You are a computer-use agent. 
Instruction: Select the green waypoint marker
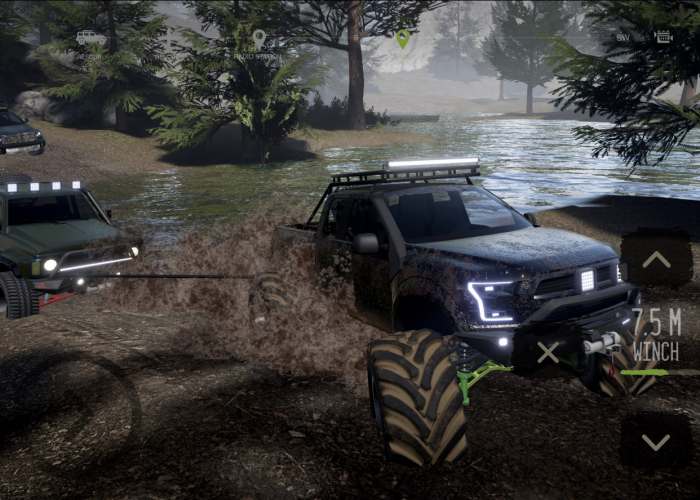coord(402,38)
